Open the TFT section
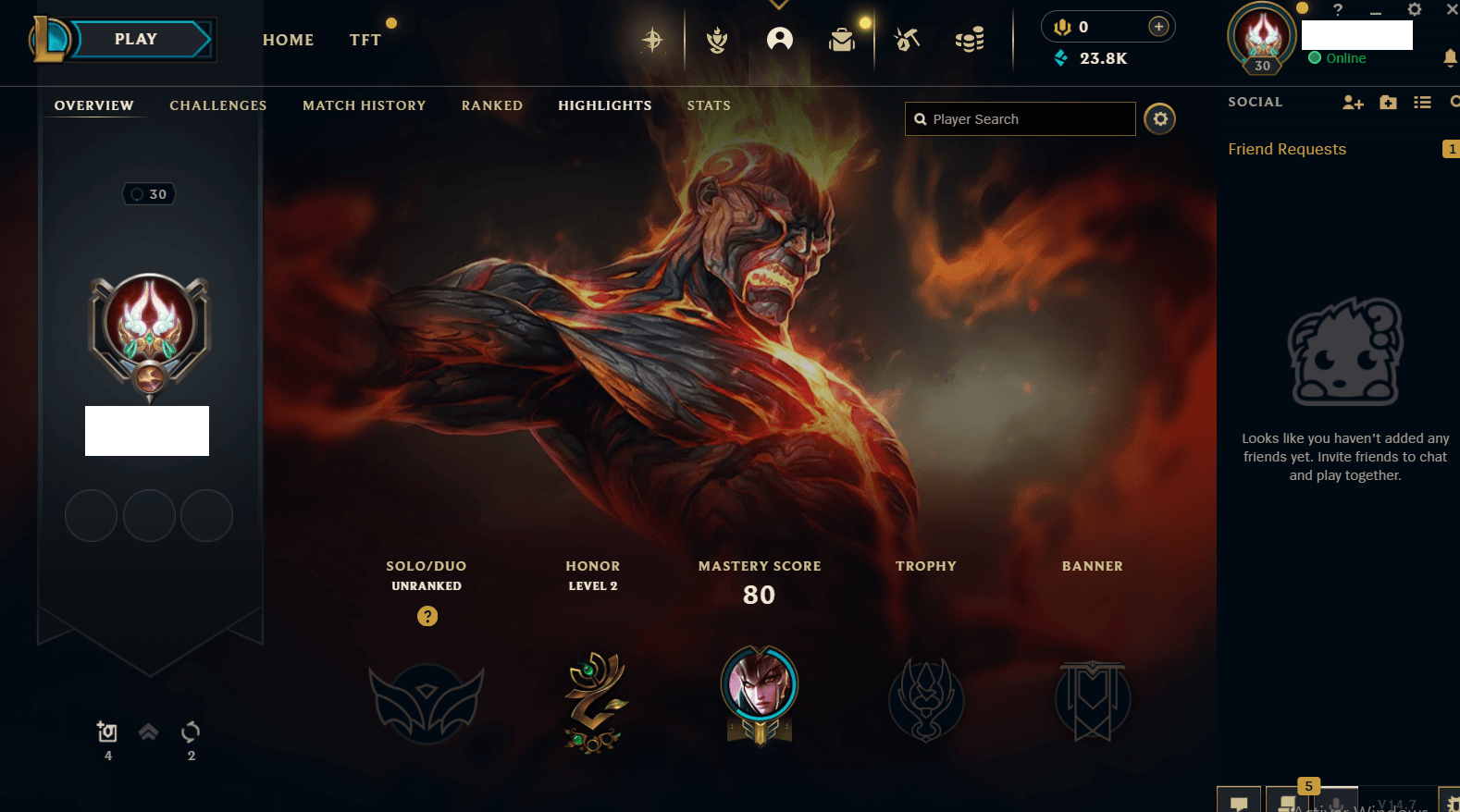The image size is (1460, 812). (x=365, y=40)
